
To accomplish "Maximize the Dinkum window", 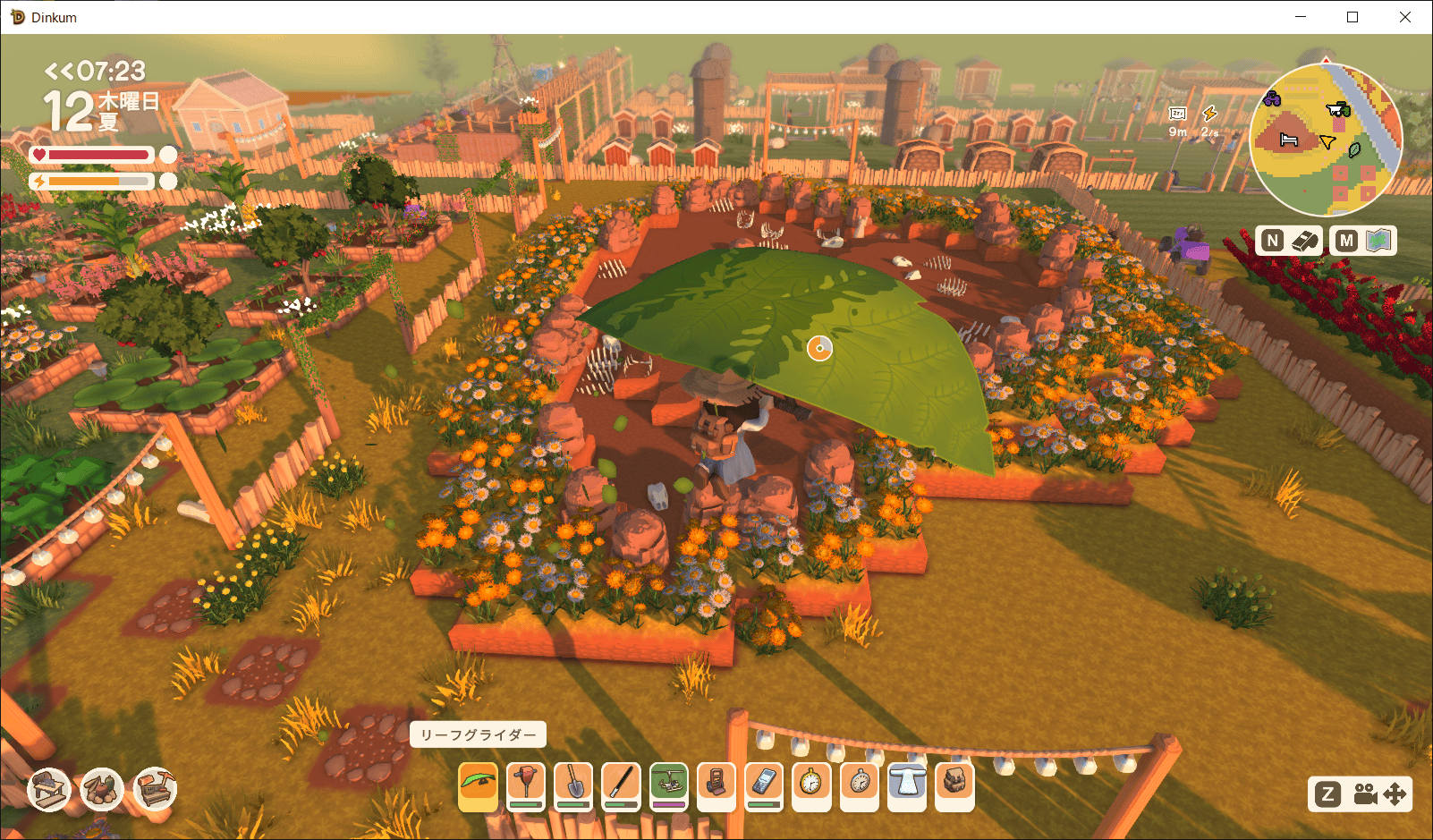I will point(1352,17).
